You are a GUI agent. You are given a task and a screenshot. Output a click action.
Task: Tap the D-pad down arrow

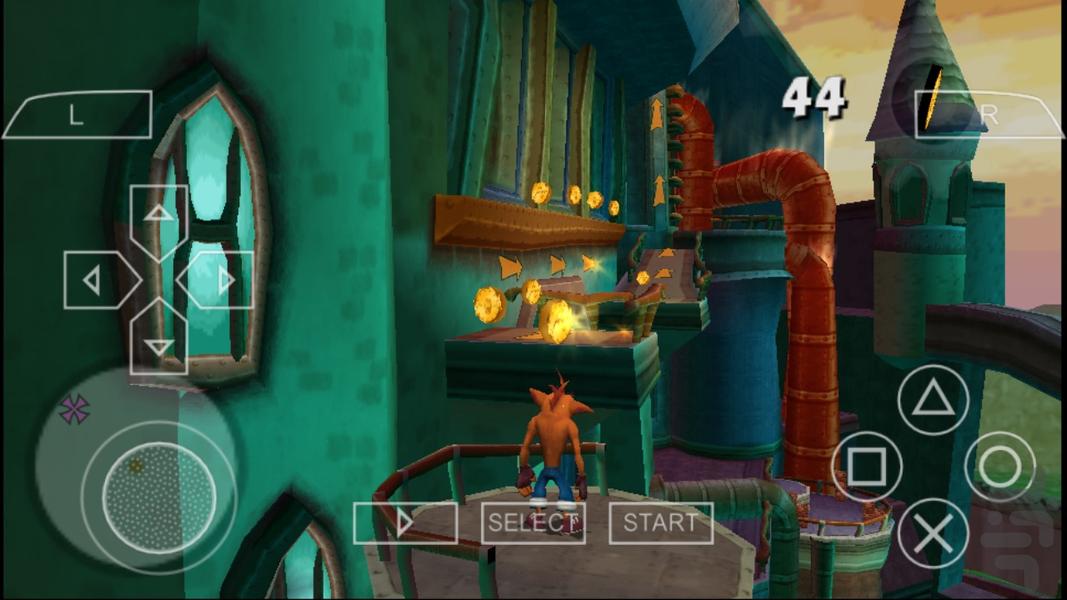tap(159, 340)
